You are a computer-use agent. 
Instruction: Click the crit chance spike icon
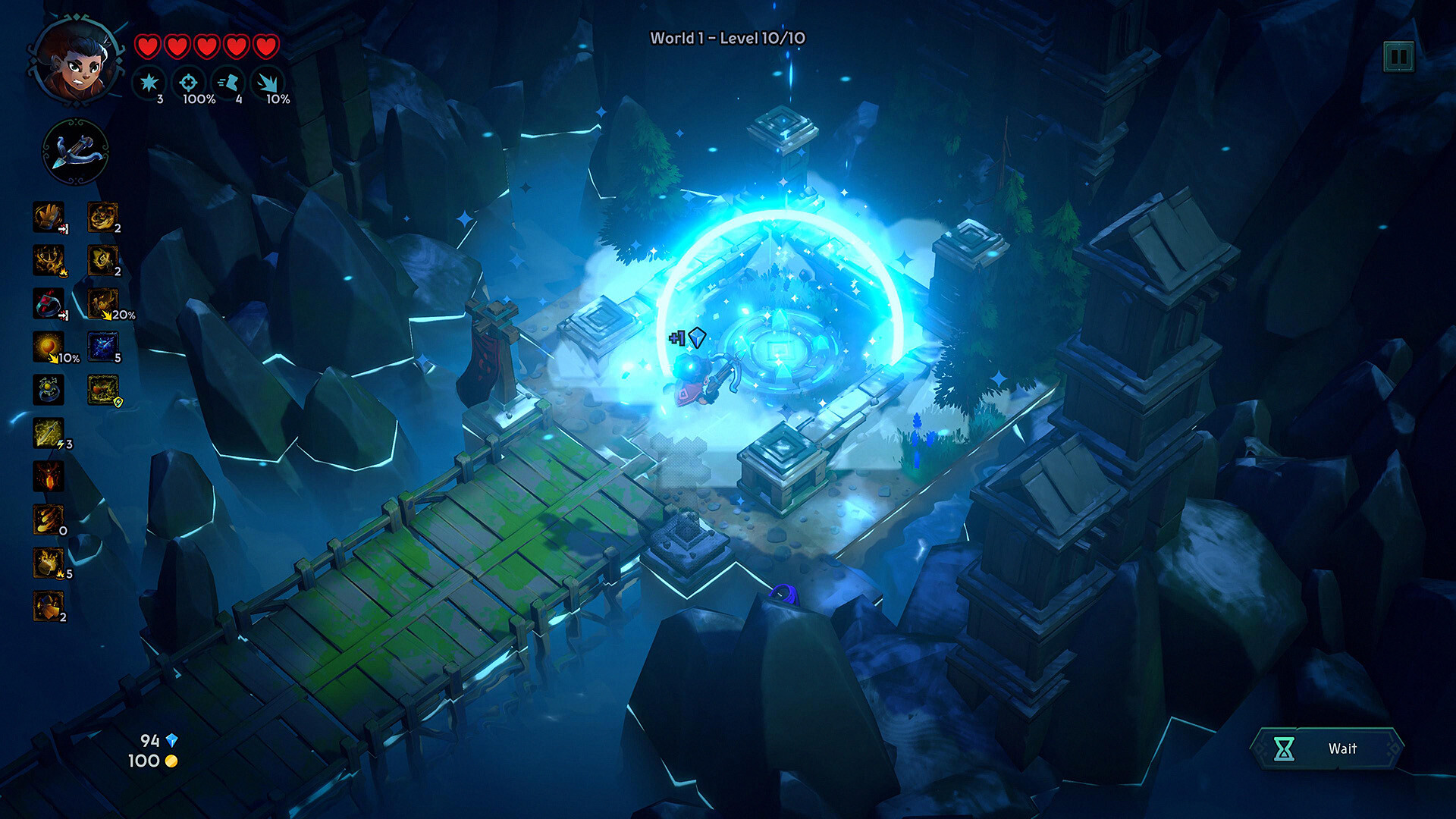(x=267, y=83)
